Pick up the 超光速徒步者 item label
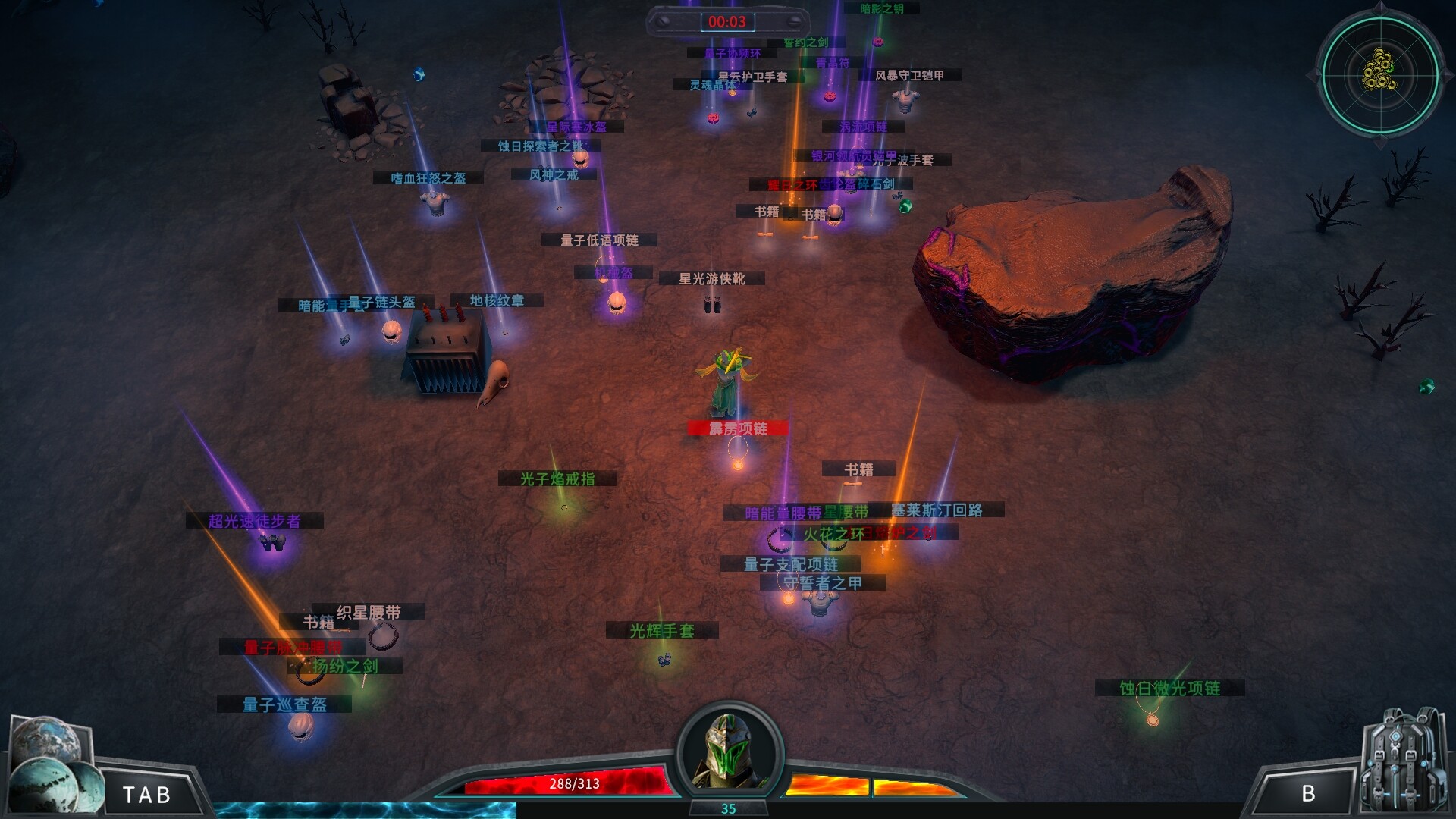Viewport: 1456px width, 819px height. coord(255,521)
